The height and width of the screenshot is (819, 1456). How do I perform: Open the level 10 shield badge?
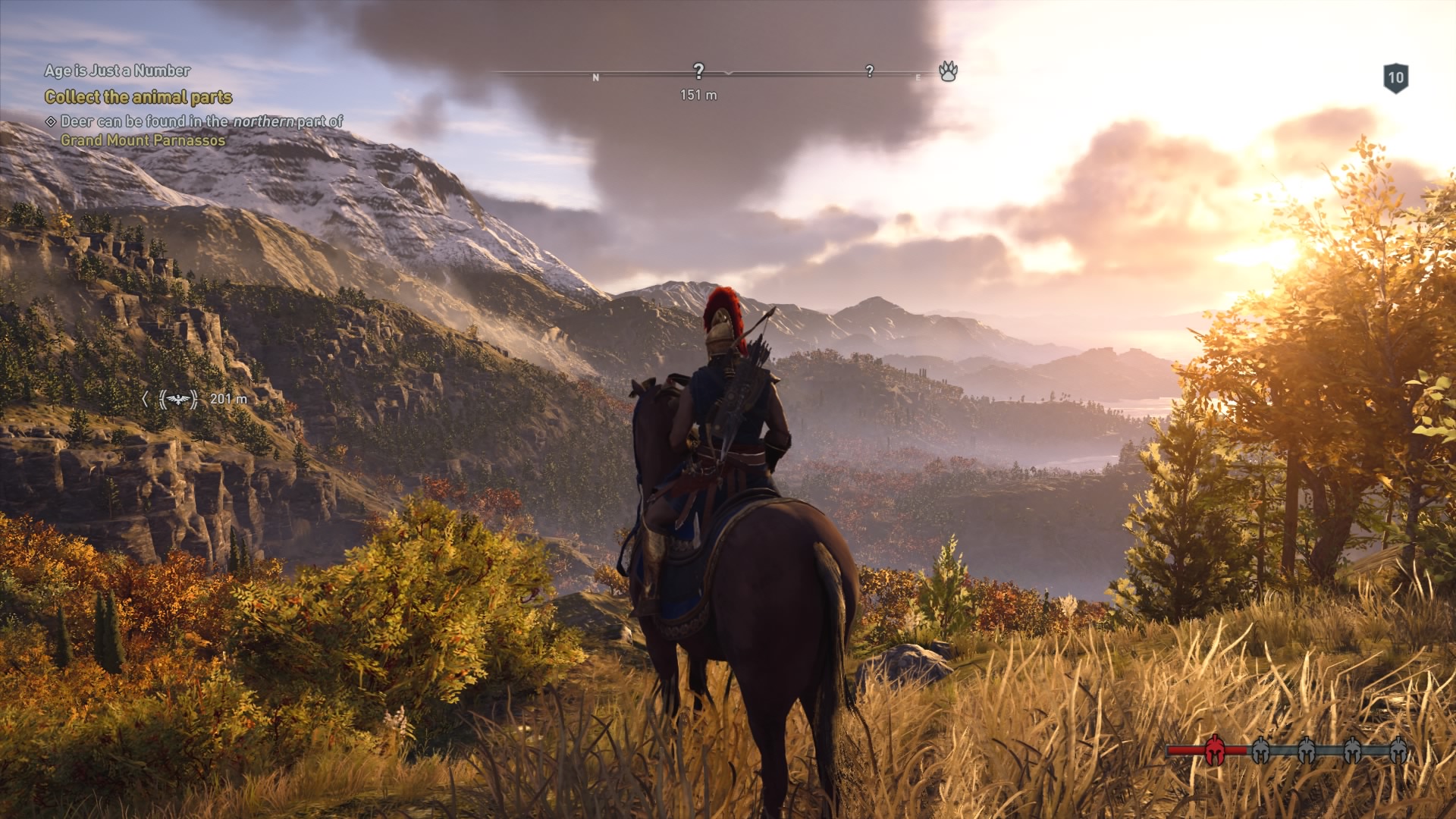pyautogui.click(x=1395, y=78)
